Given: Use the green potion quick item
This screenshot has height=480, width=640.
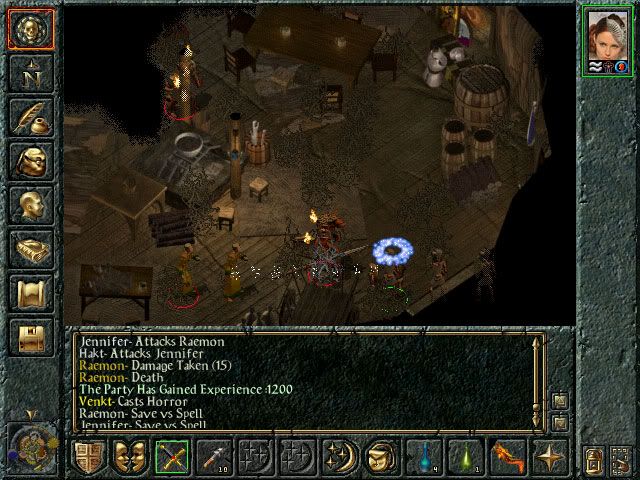Looking at the screenshot, I should [464, 457].
